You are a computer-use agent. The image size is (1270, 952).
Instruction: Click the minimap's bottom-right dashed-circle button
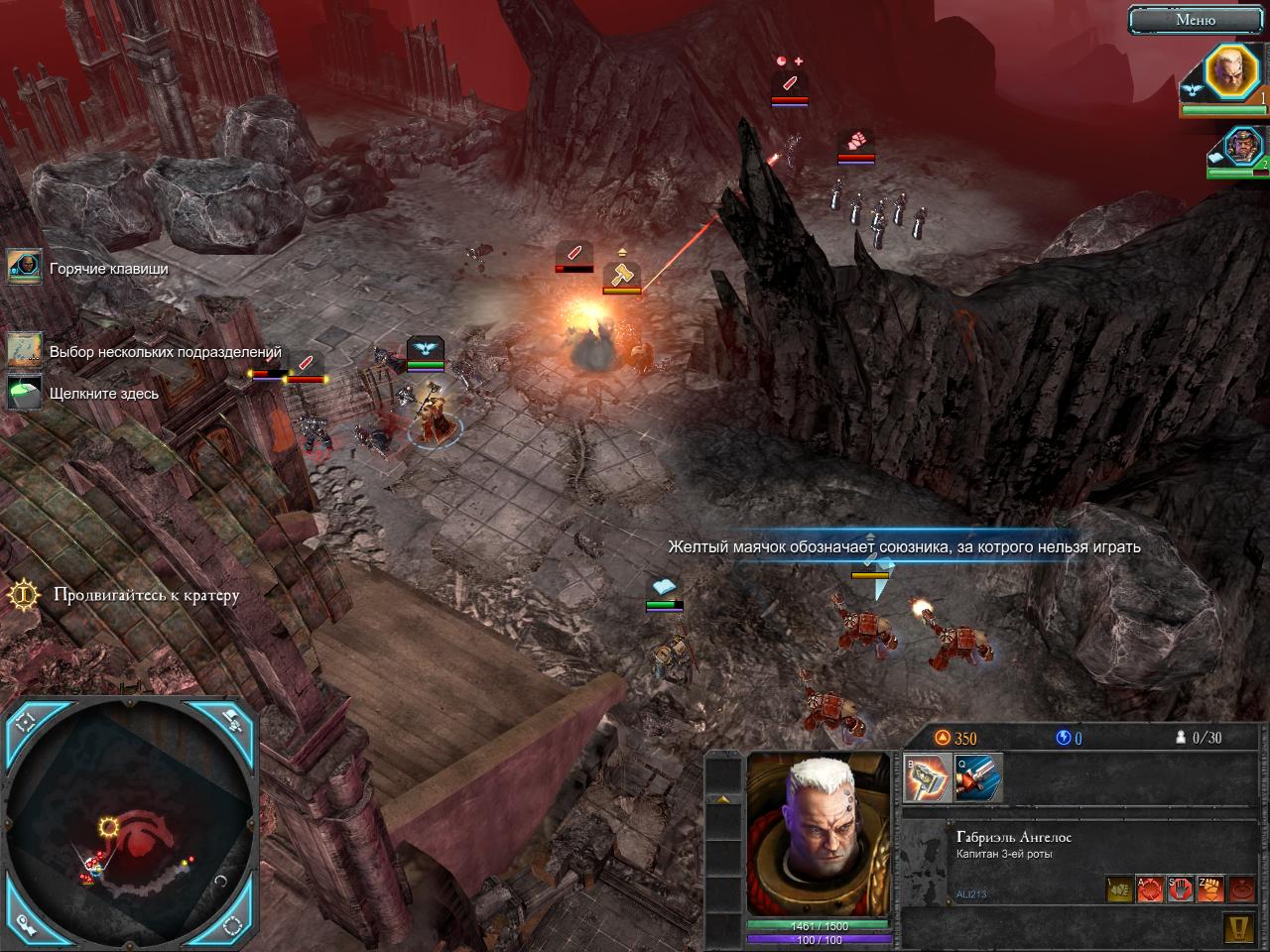[233, 925]
